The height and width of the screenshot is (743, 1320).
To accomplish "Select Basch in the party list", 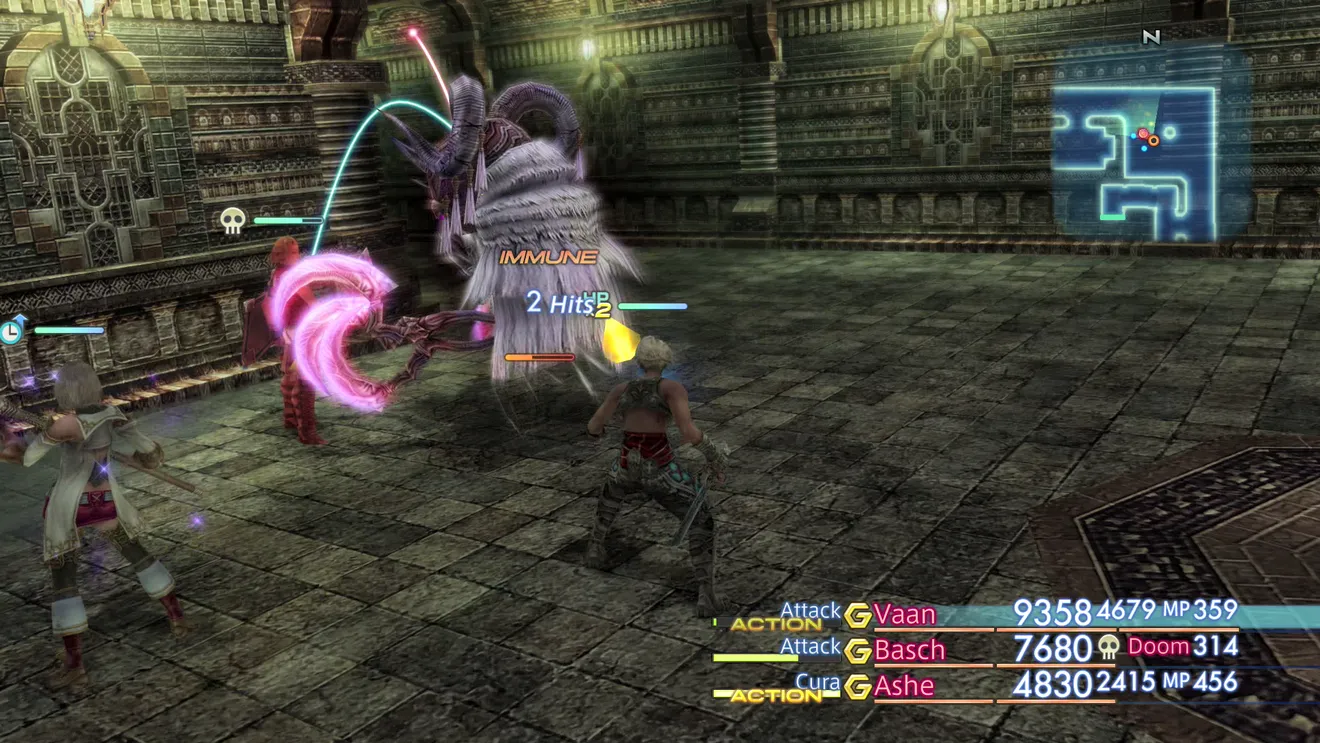I will [x=909, y=650].
